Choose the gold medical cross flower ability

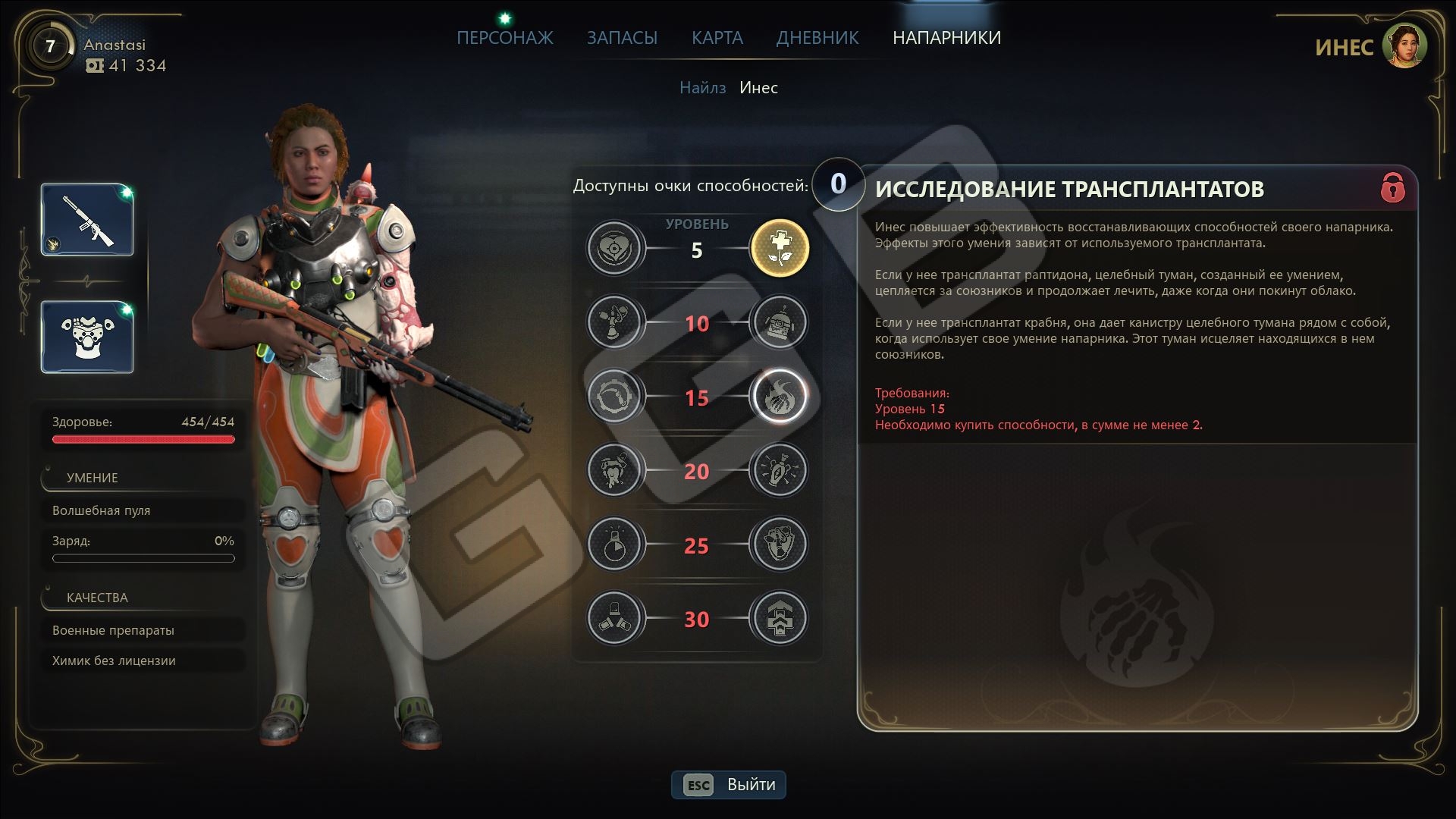779,249
